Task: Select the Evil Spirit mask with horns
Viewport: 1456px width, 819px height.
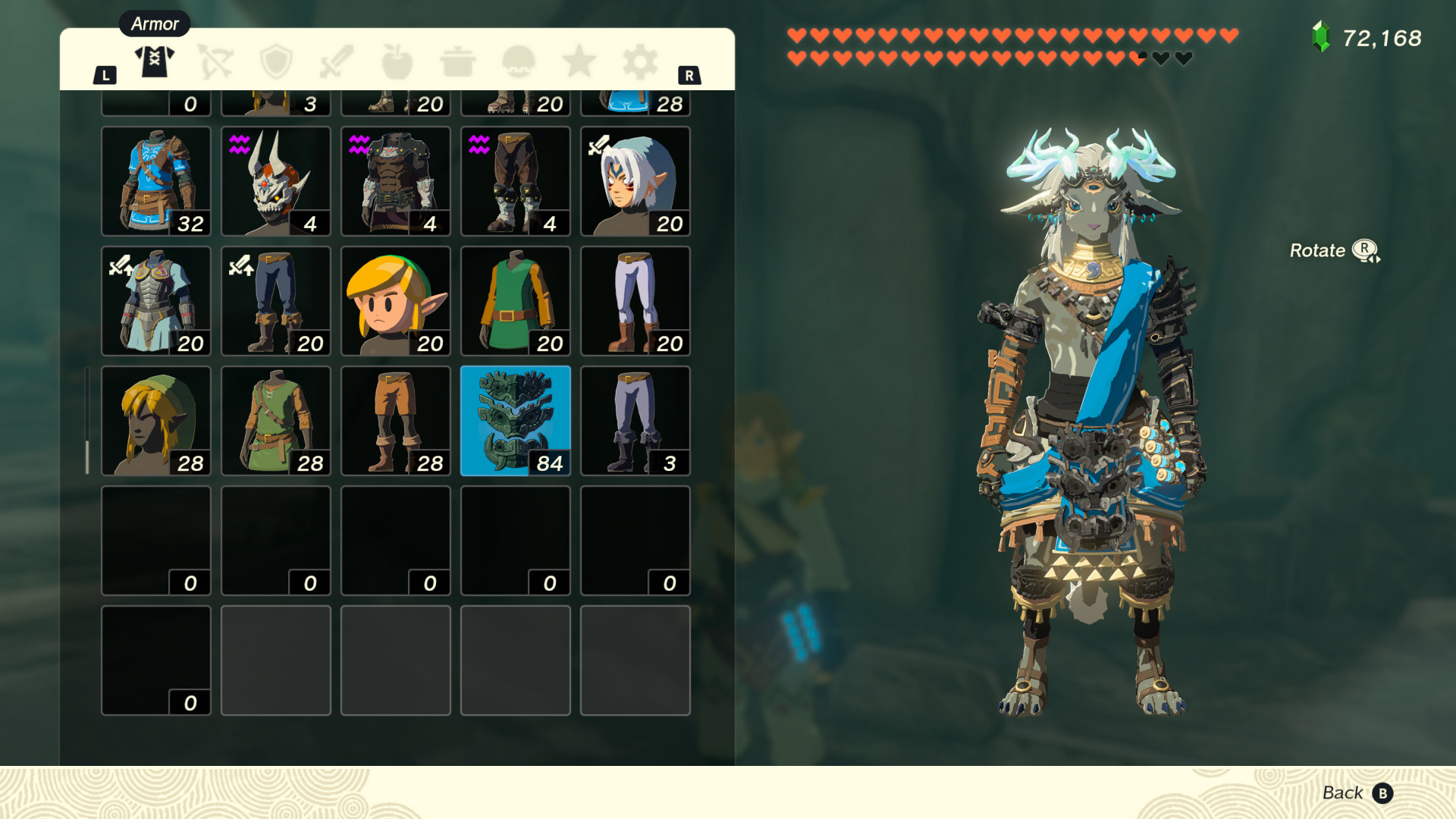Action: click(275, 180)
